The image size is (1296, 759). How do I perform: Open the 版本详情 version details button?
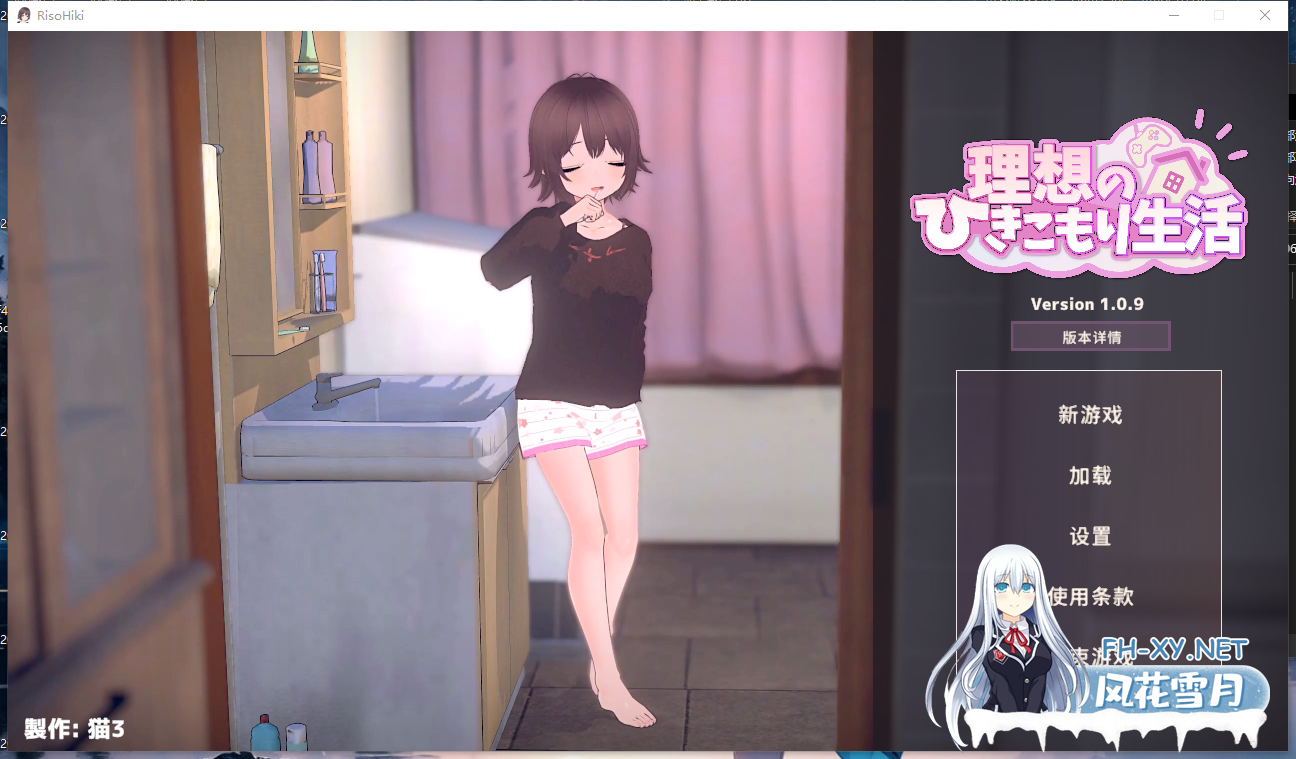[1089, 336]
